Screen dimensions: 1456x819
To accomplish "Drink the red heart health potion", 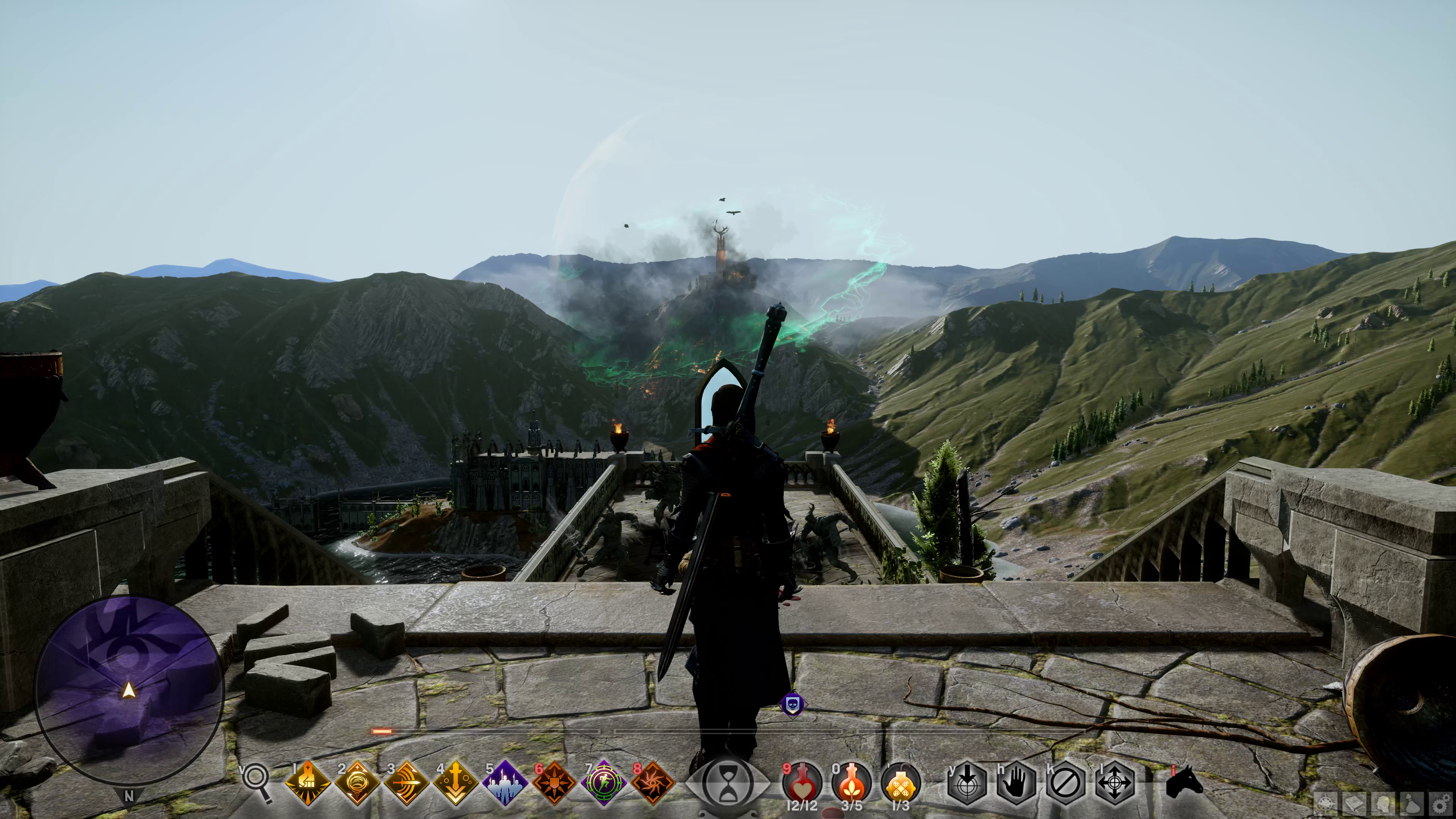I will point(802,783).
